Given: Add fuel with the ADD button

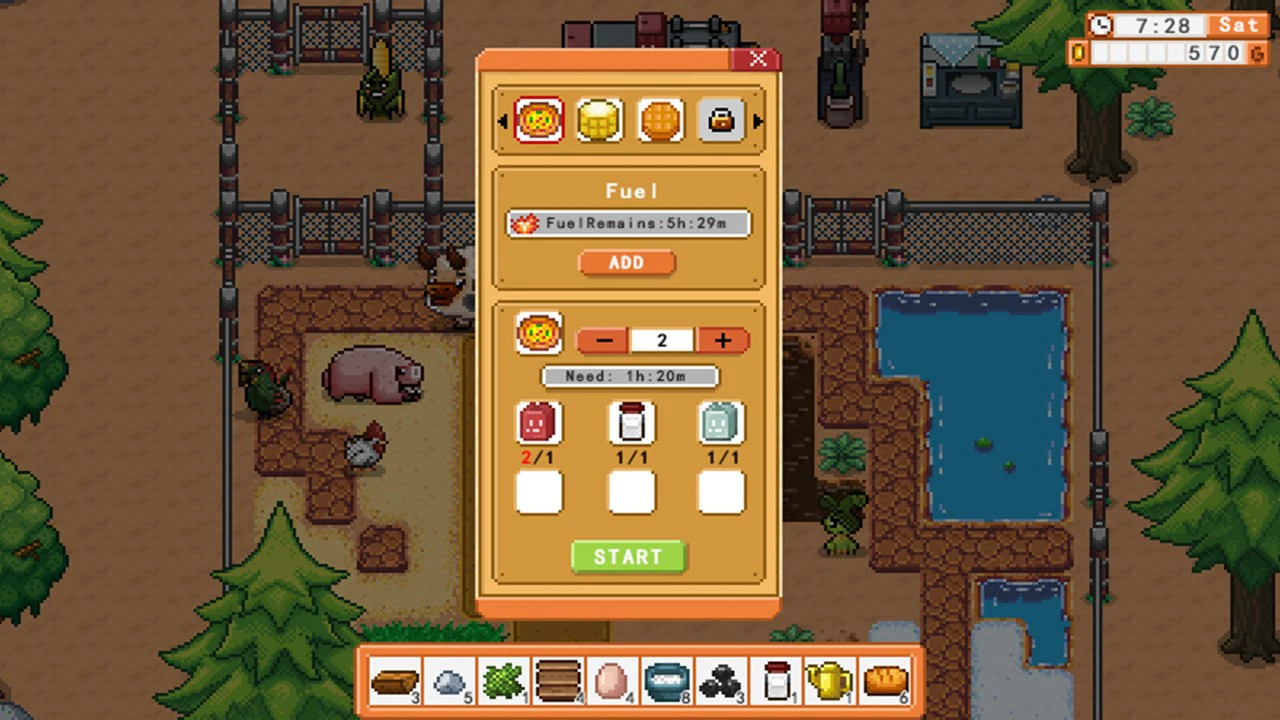Looking at the screenshot, I should tap(627, 262).
